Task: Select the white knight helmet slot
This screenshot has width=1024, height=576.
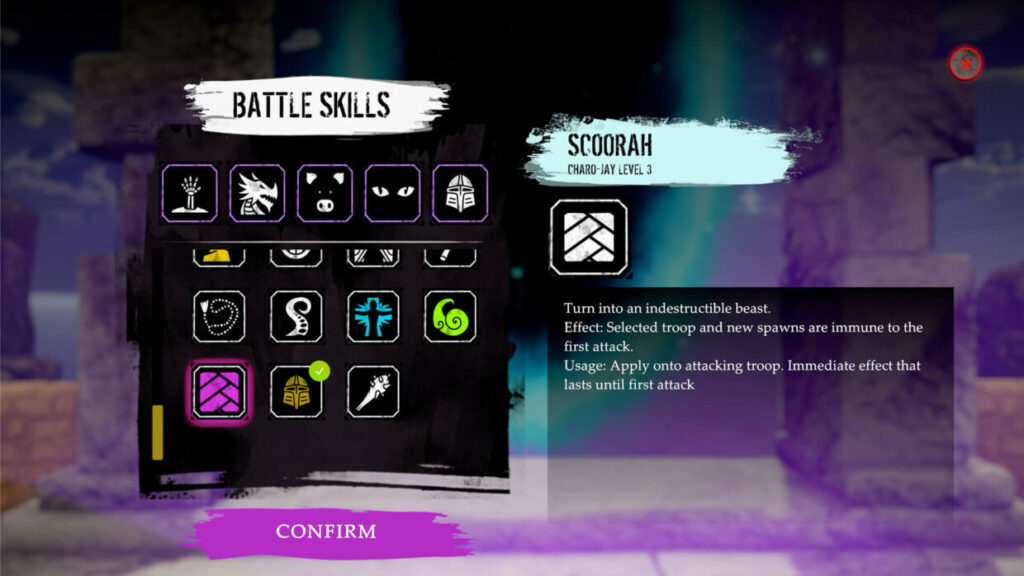Action: pyautogui.click(x=460, y=193)
